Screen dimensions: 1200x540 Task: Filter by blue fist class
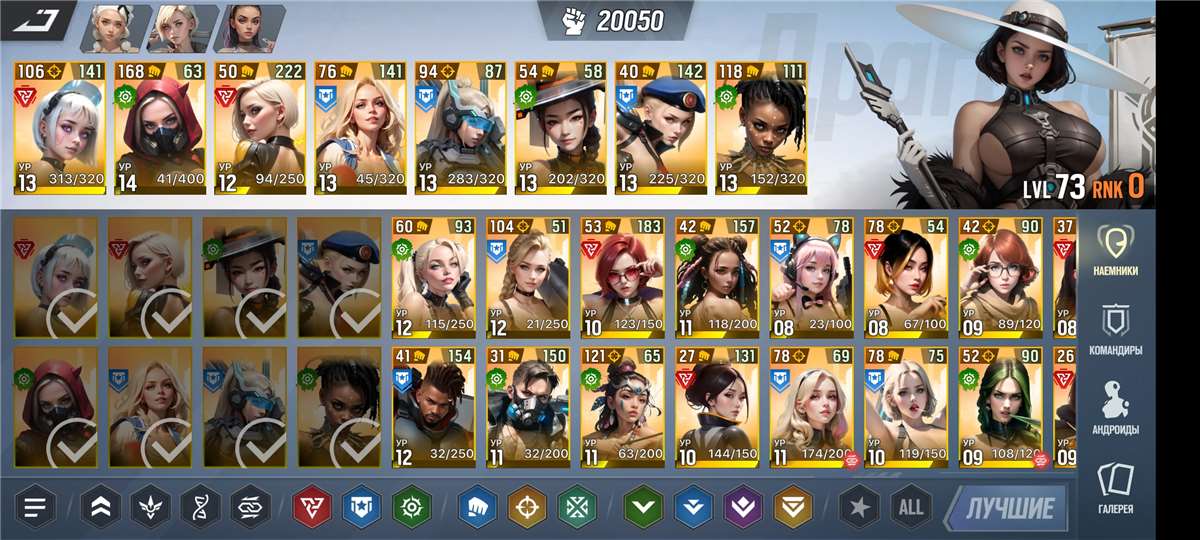click(478, 507)
